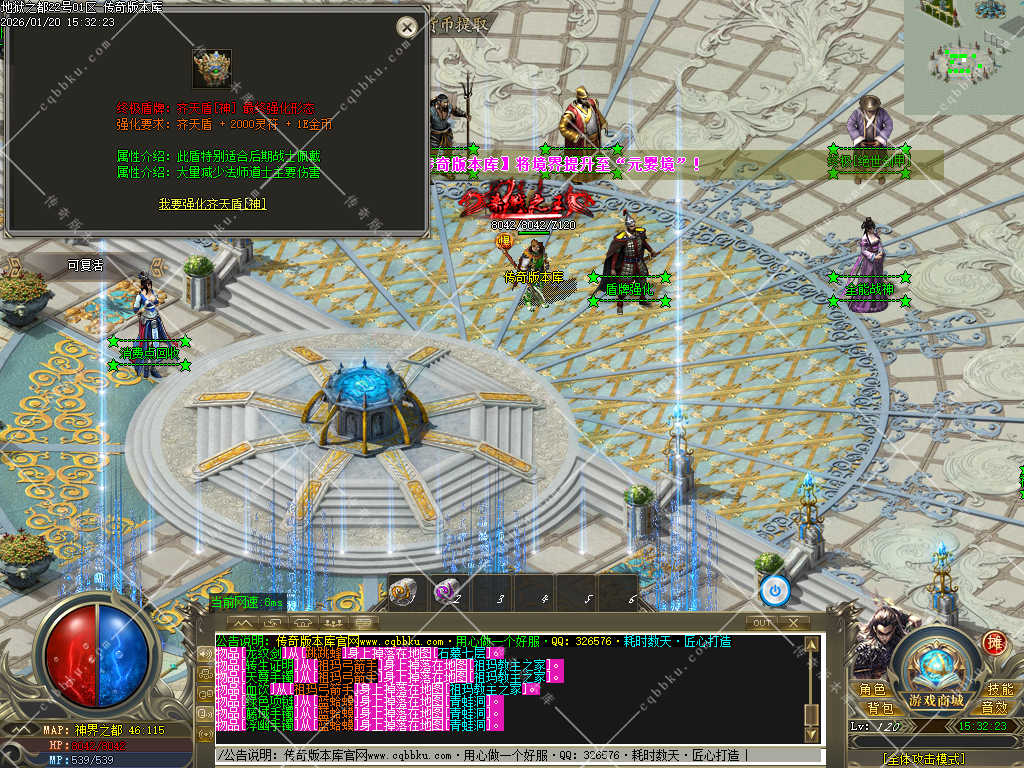Click the red 摊 stall button
The height and width of the screenshot is (768, 1024).
(x=995, y=643)
